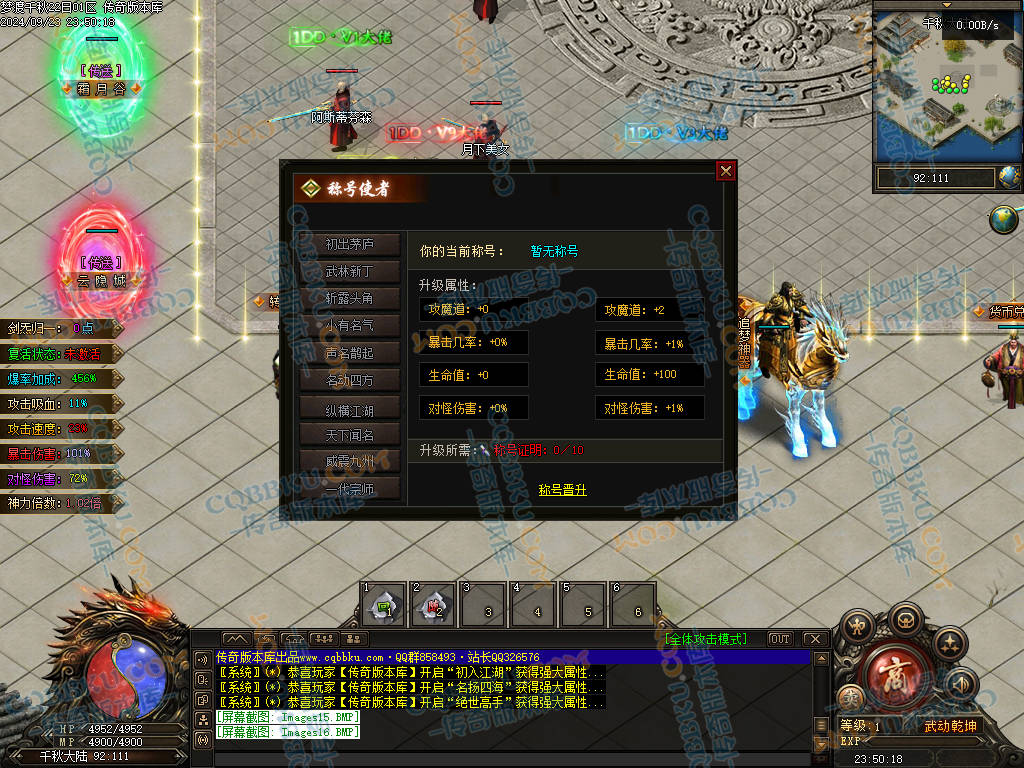
Task: Select the 纵横江湖 title entry
Action: pyautogui.click(x=349, y=408)
